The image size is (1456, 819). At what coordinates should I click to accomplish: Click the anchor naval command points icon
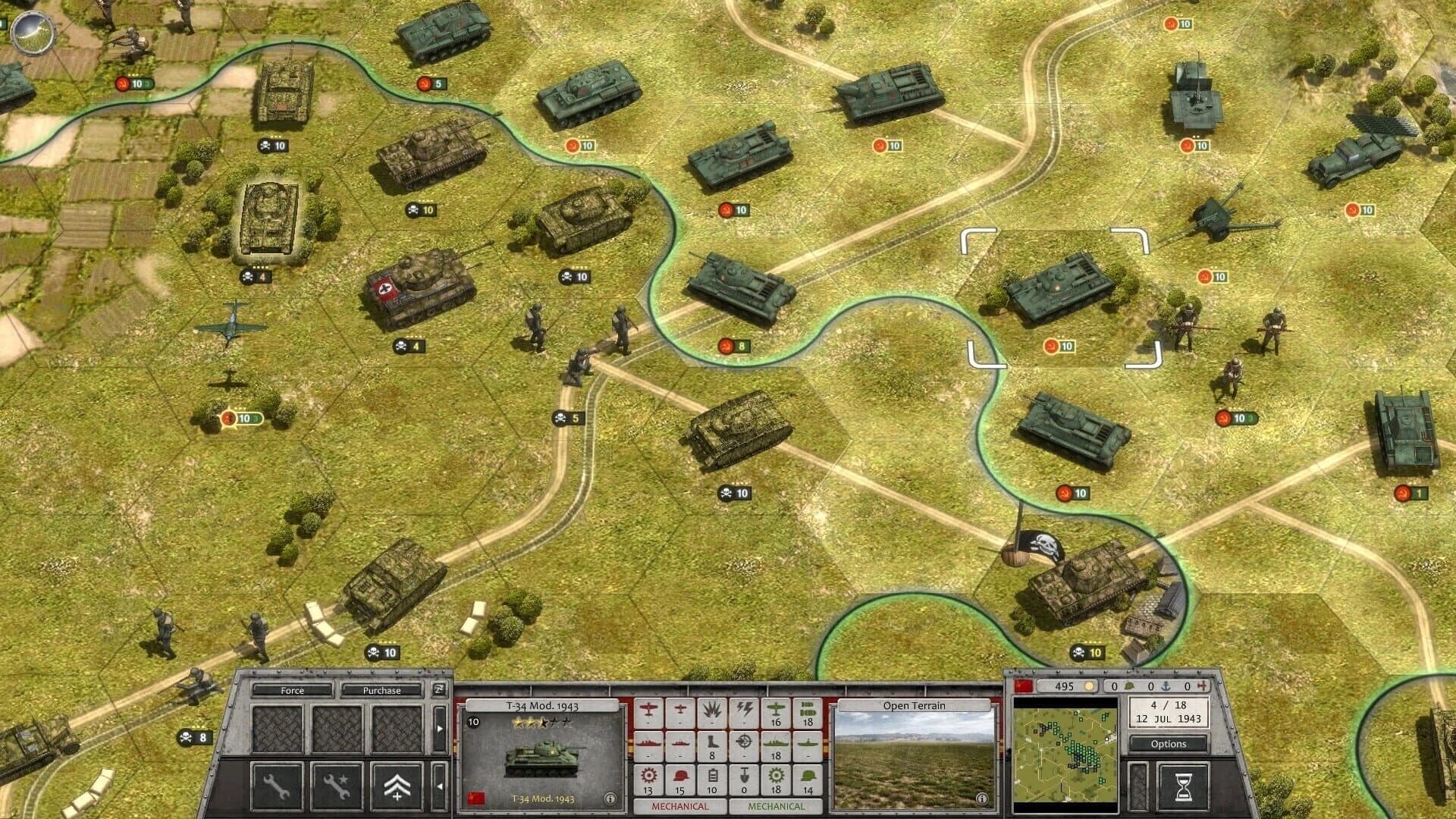point(1166,686)
